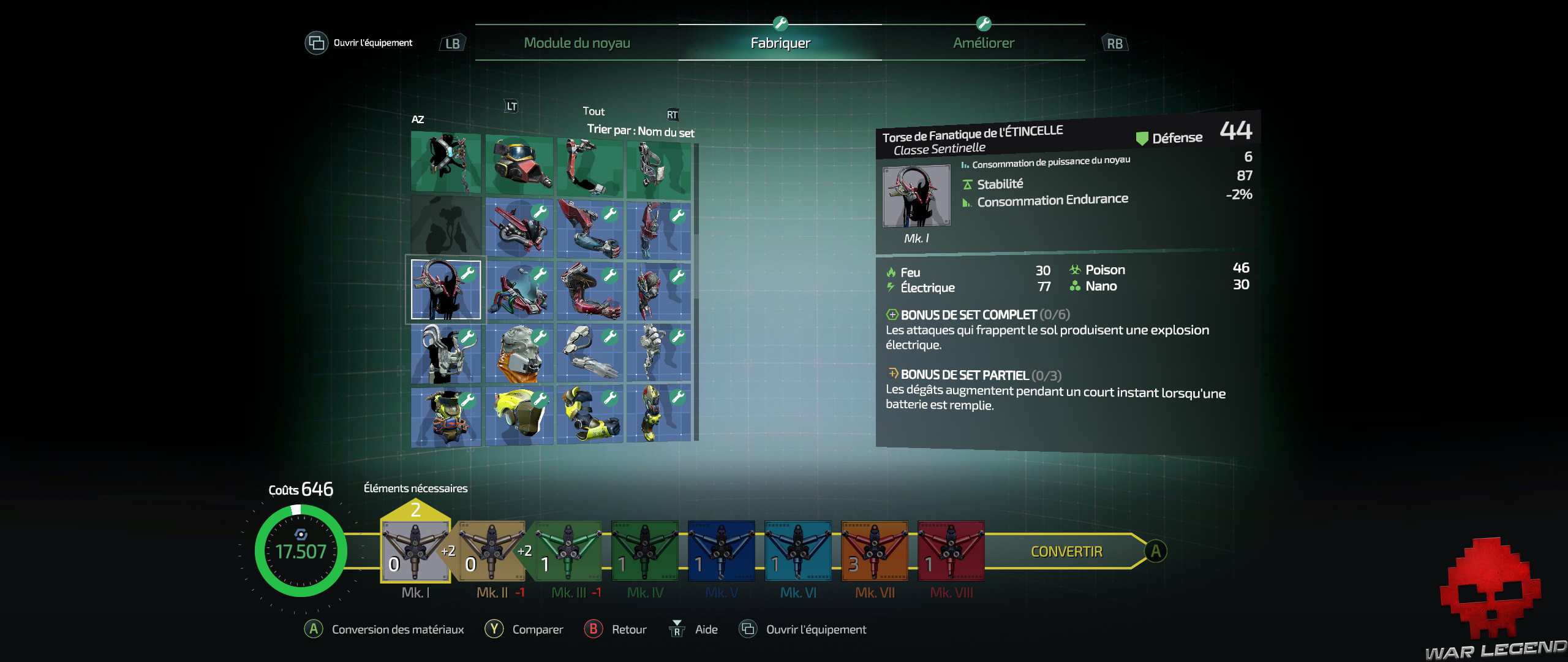Screen dimensions: 1568x662
Task: Switch to the Améliorer tab
Action: click(x=983, y=43)
